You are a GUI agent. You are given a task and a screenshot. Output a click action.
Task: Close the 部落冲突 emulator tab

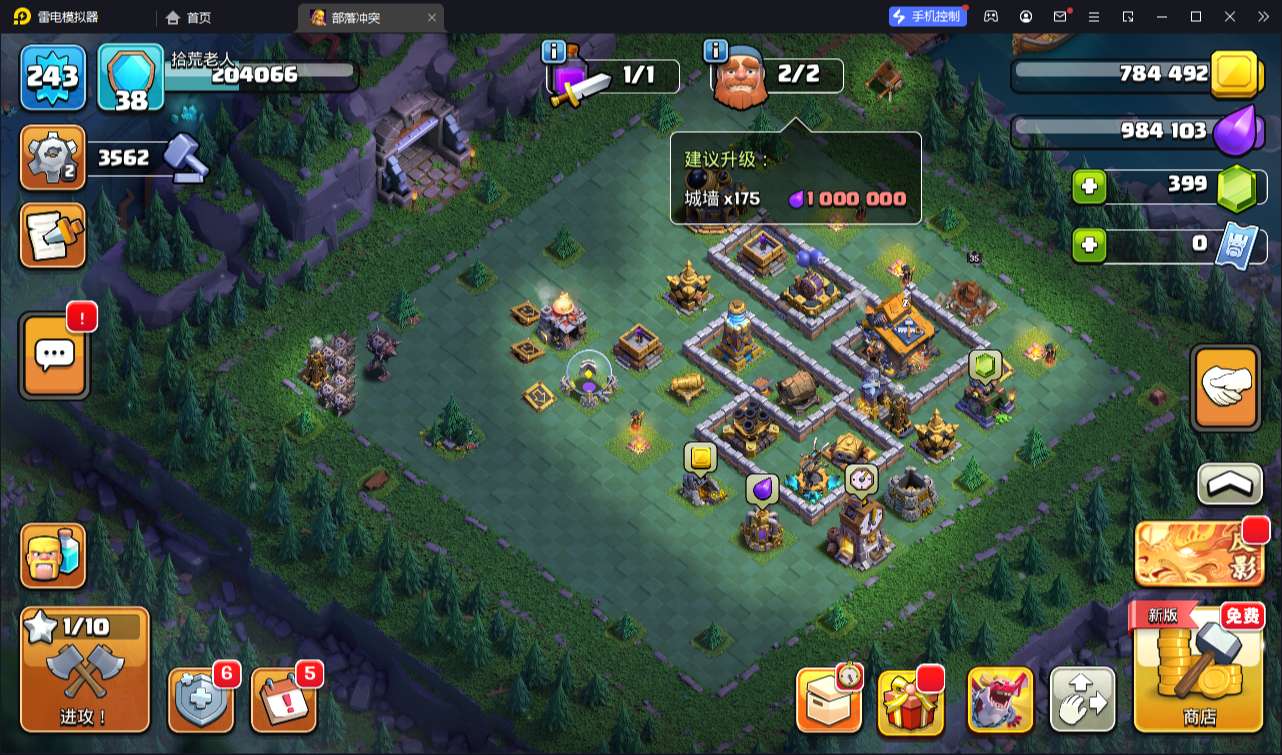[432, 17]
